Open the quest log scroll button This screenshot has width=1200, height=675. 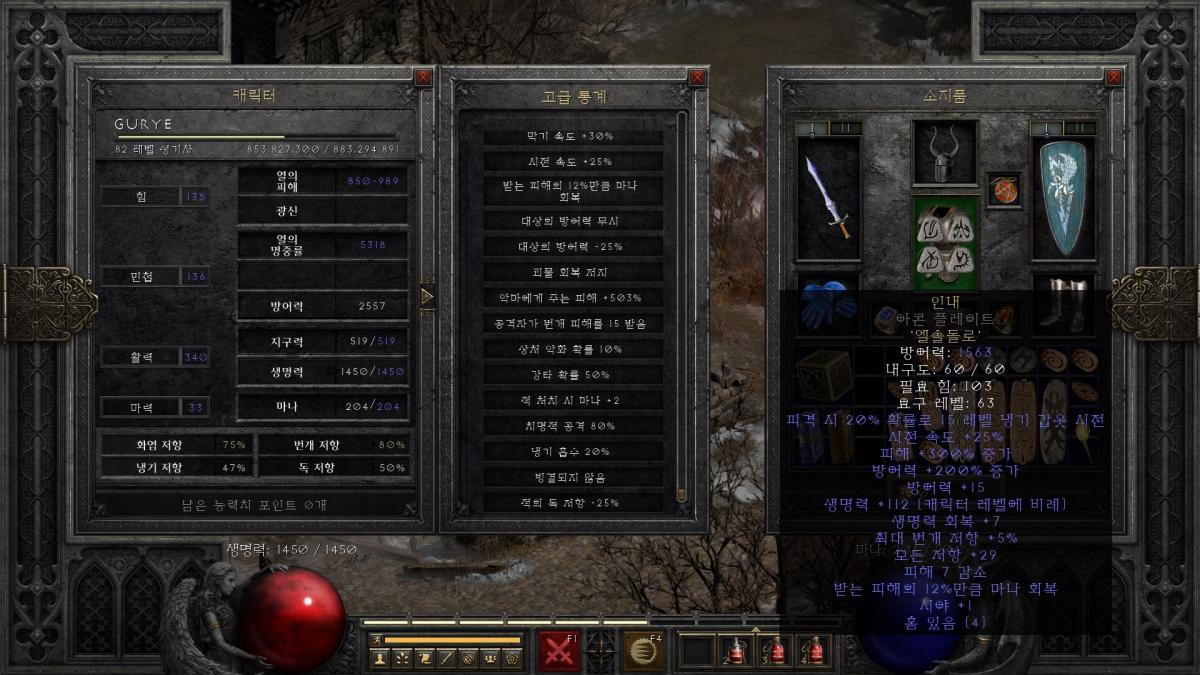(423, 658)
